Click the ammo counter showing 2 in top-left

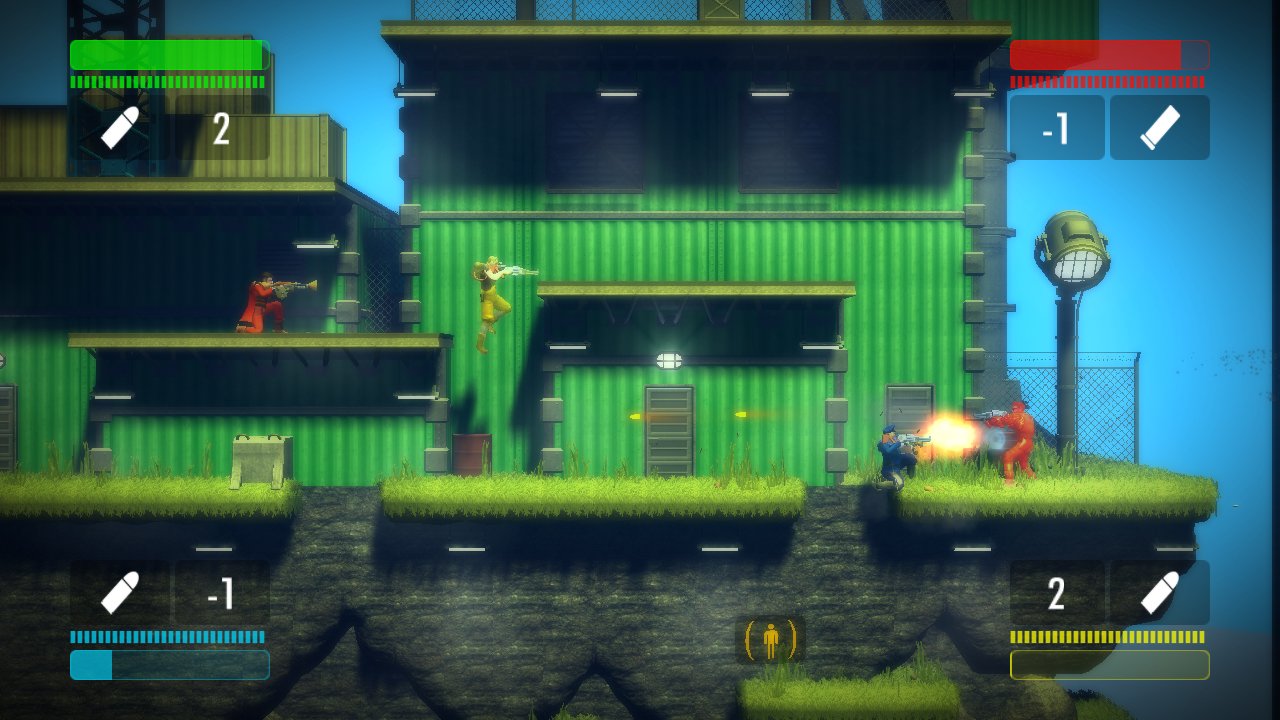[221, 128]
